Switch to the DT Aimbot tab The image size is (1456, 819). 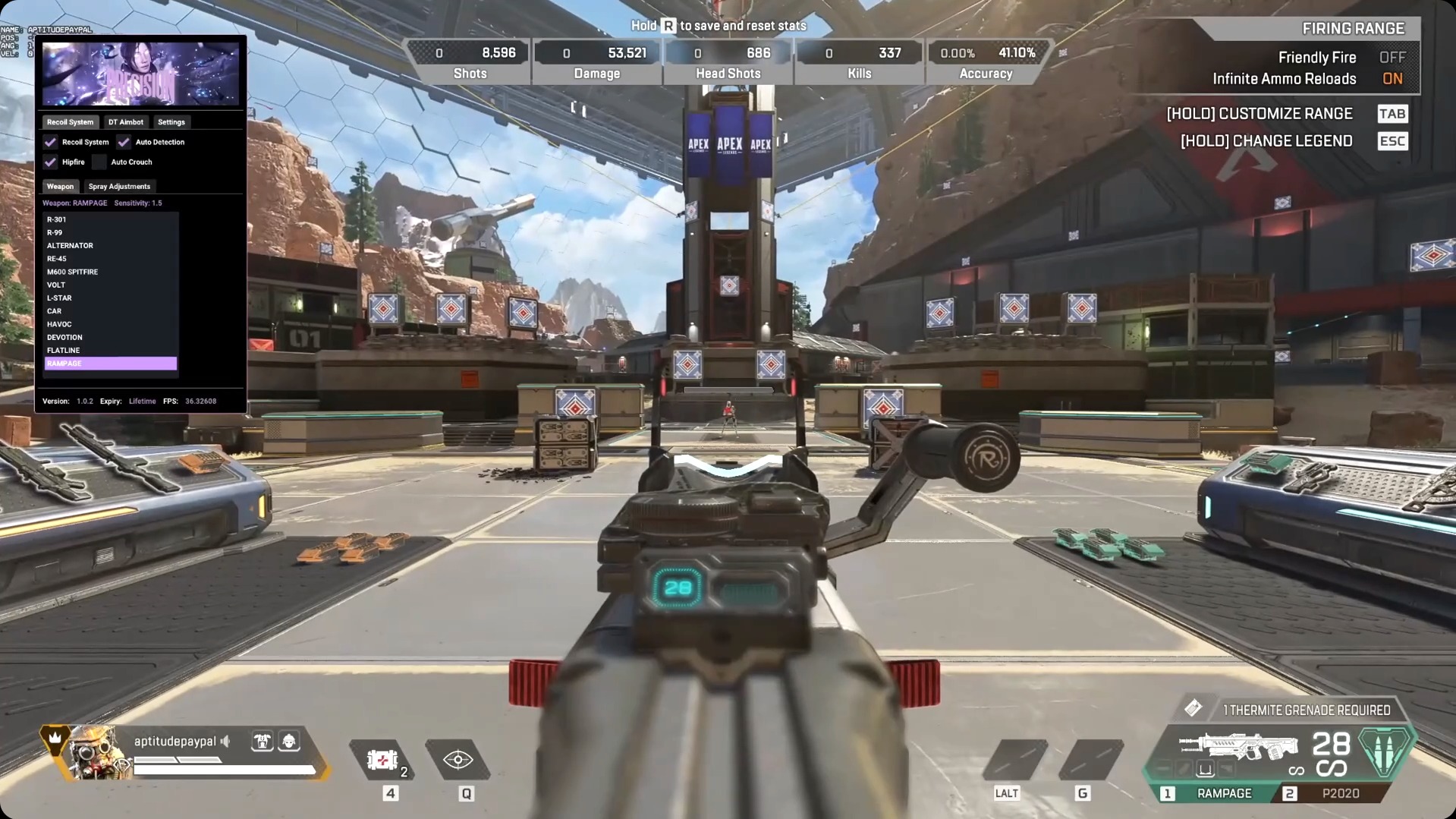pos(126,121)
